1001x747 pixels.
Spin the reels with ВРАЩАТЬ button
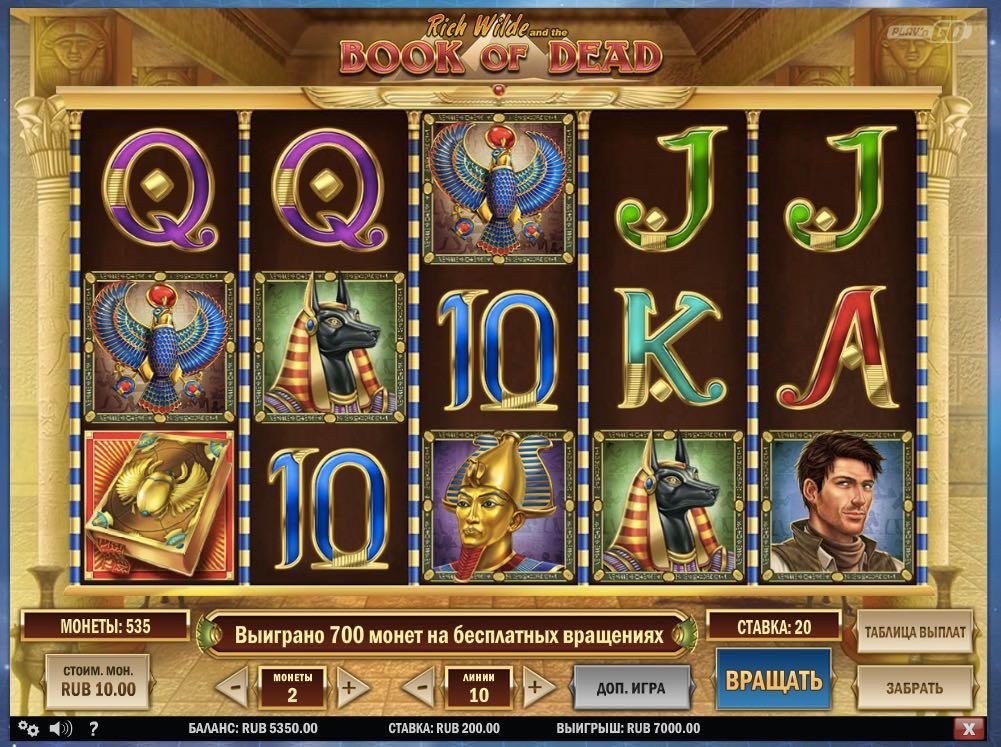[774, 682]
